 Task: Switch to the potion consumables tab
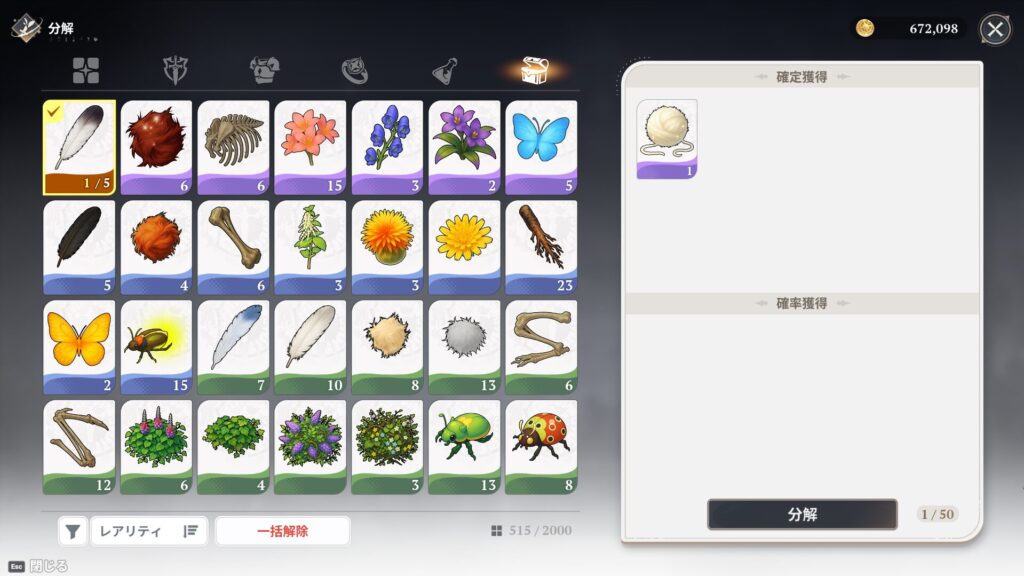pyautogui.click(x=446, y=70)
